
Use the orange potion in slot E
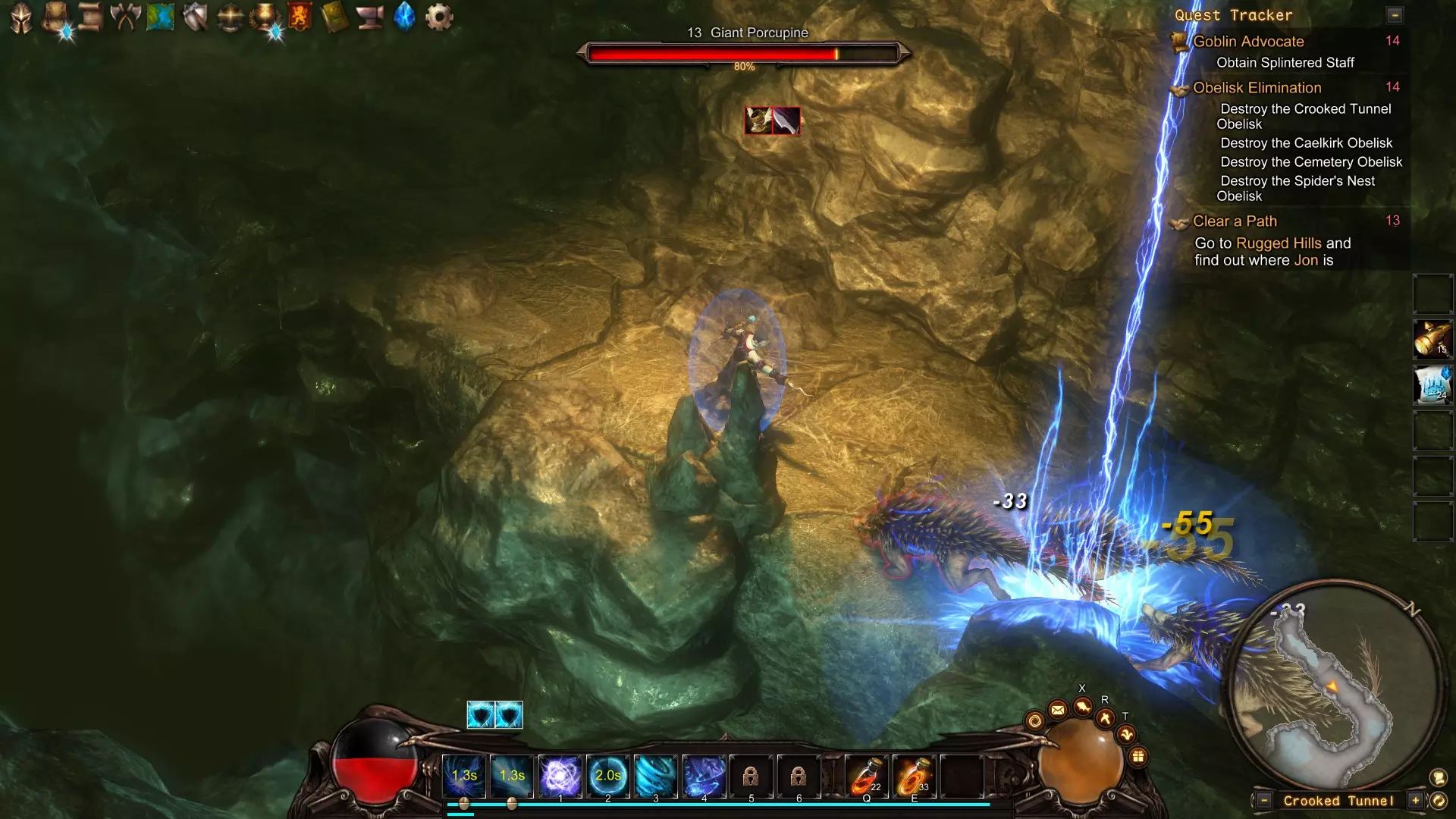914,776
